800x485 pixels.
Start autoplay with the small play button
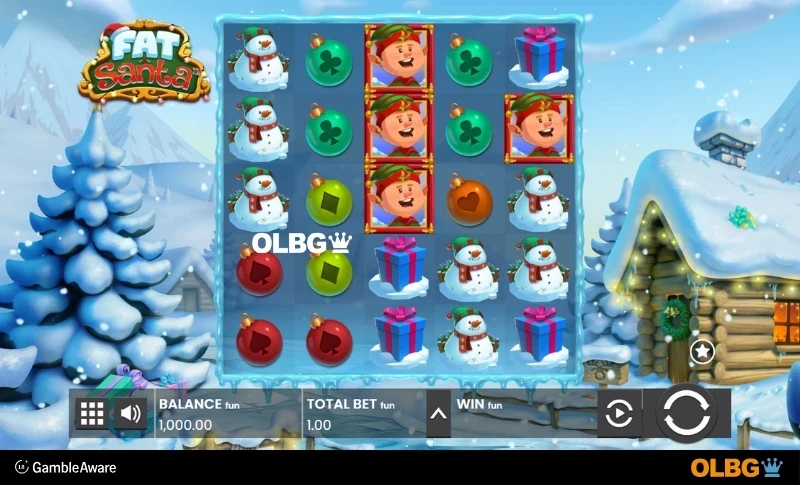tap(619, 413)
